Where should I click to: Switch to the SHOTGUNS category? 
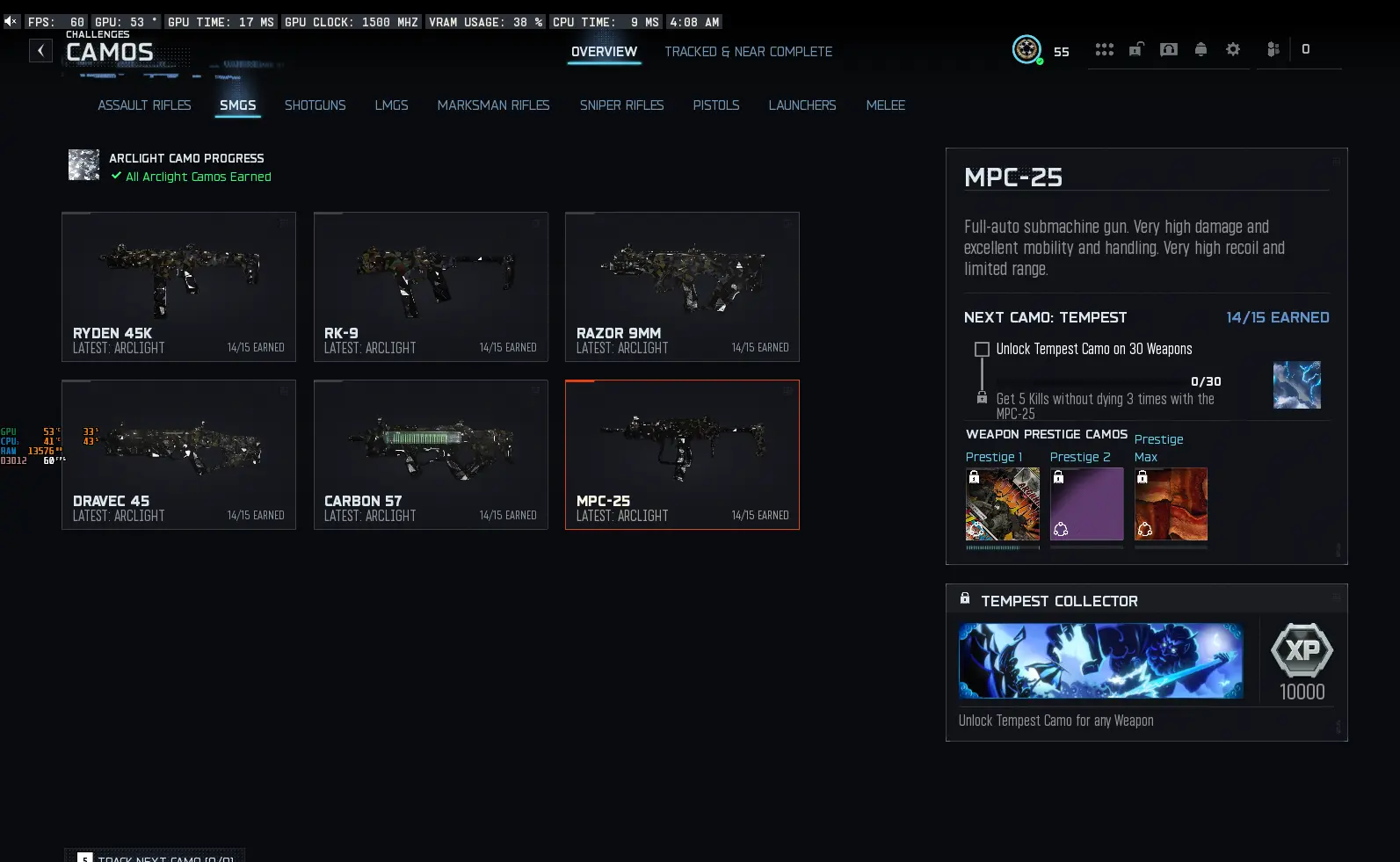[x=315, y=105]
